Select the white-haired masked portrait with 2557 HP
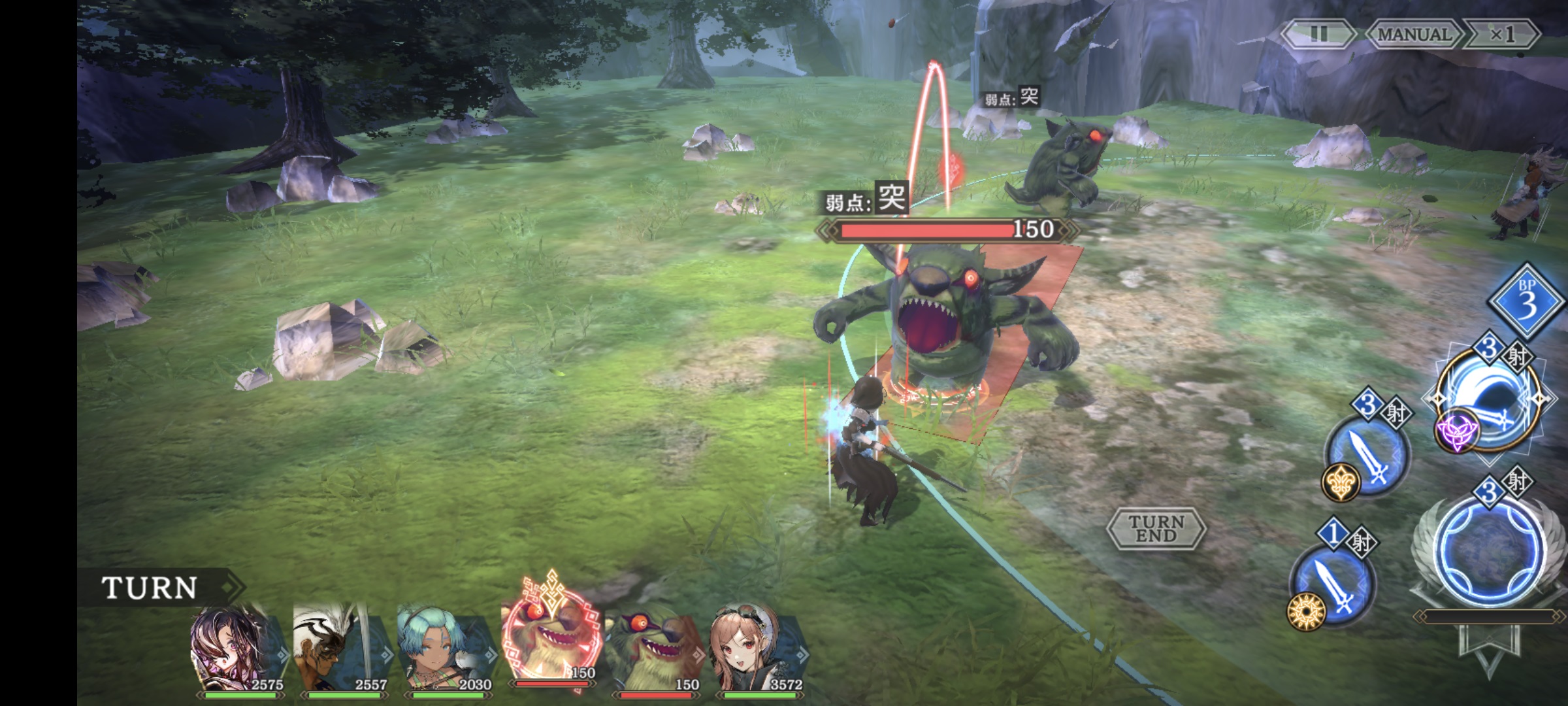Image resolution: width=1568 pixels, height=706 pixels. coord(341,647)
